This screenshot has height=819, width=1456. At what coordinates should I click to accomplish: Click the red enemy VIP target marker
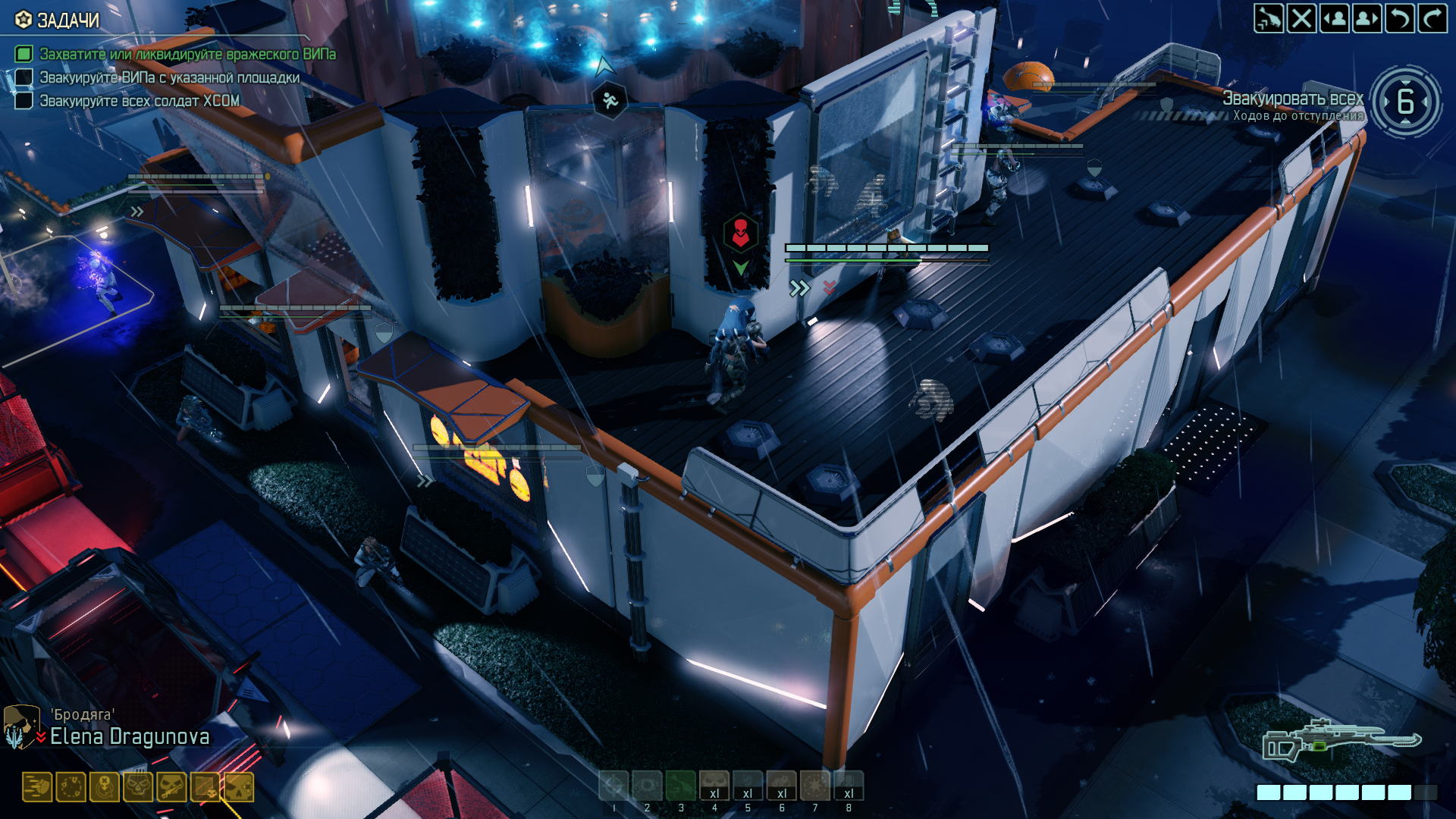click(x=740, y=233)
